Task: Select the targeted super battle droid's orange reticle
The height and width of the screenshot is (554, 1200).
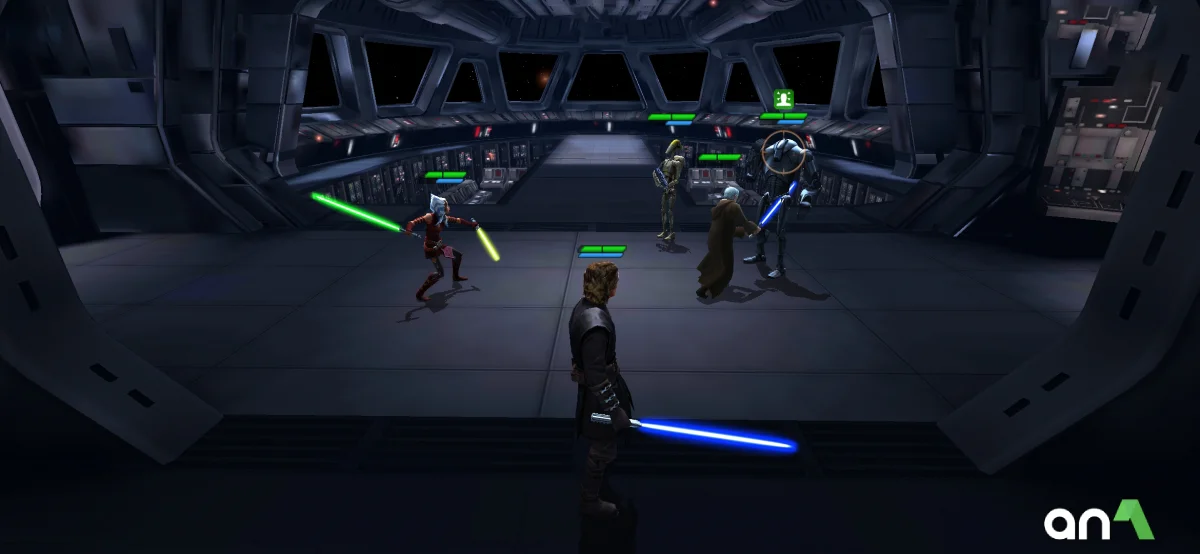Action: (x=783, y=152)
